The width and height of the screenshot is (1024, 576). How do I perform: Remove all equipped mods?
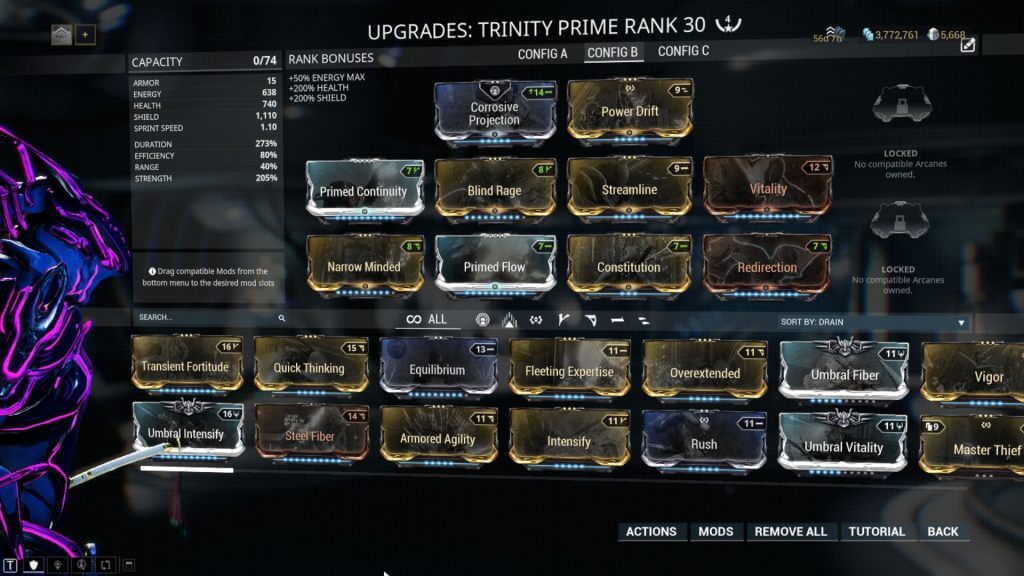[790, 531]
